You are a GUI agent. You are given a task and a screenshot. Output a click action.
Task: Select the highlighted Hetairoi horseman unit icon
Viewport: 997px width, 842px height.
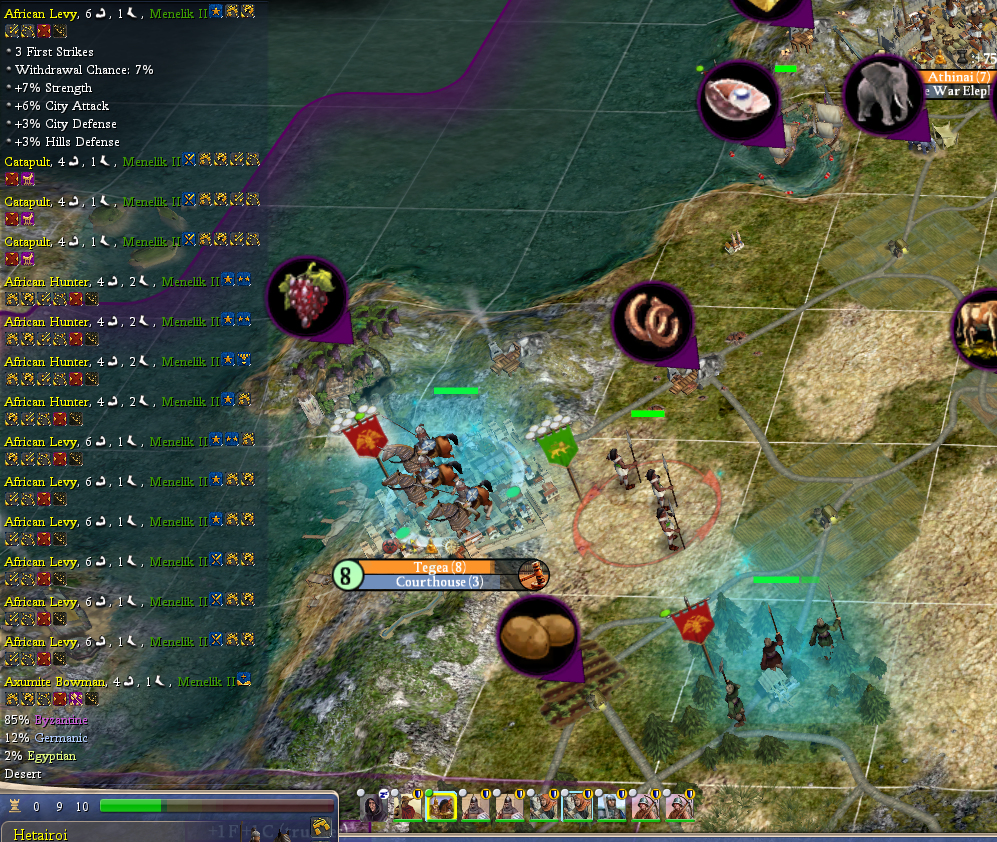(x=441, y=805)
